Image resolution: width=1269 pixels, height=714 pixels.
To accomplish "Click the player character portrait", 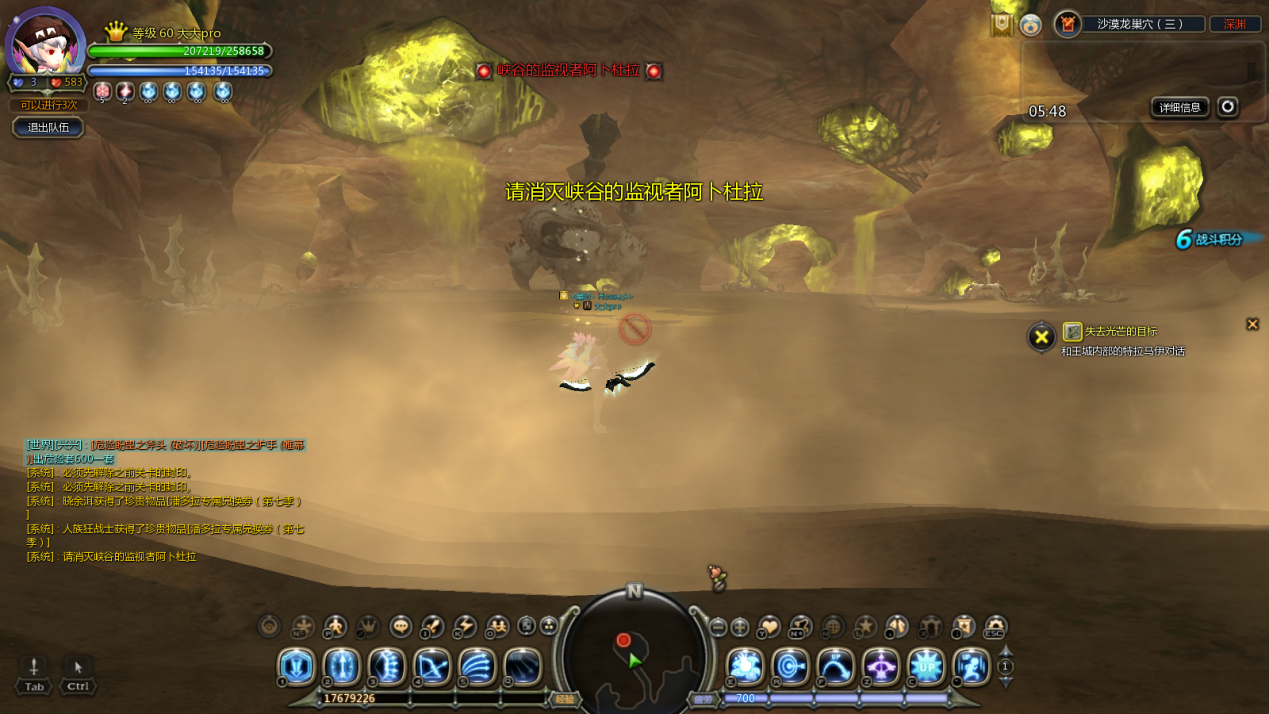I will click(45, 42).
